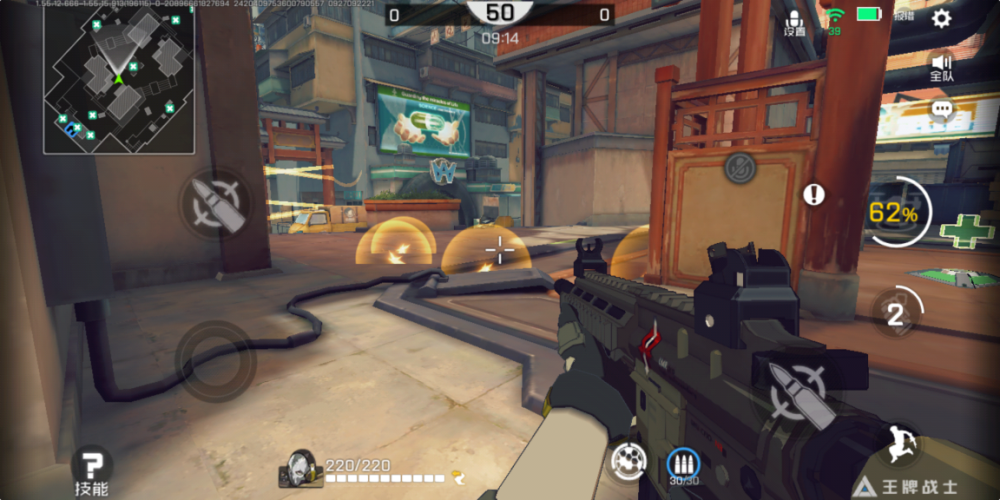
Task: Toggle the microphone voice setting
Action: point(795,22)
